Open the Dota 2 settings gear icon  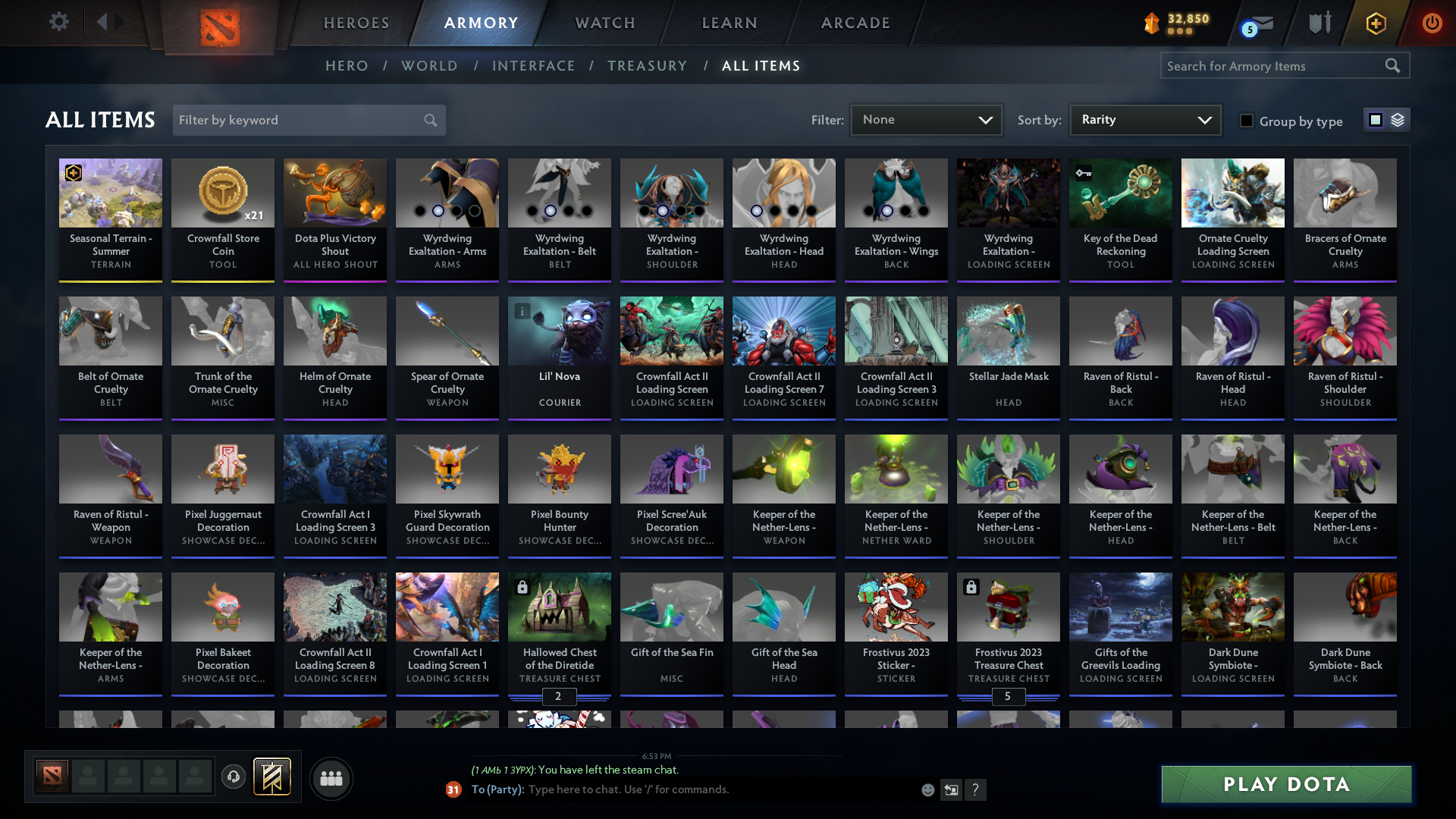point(59,22)
